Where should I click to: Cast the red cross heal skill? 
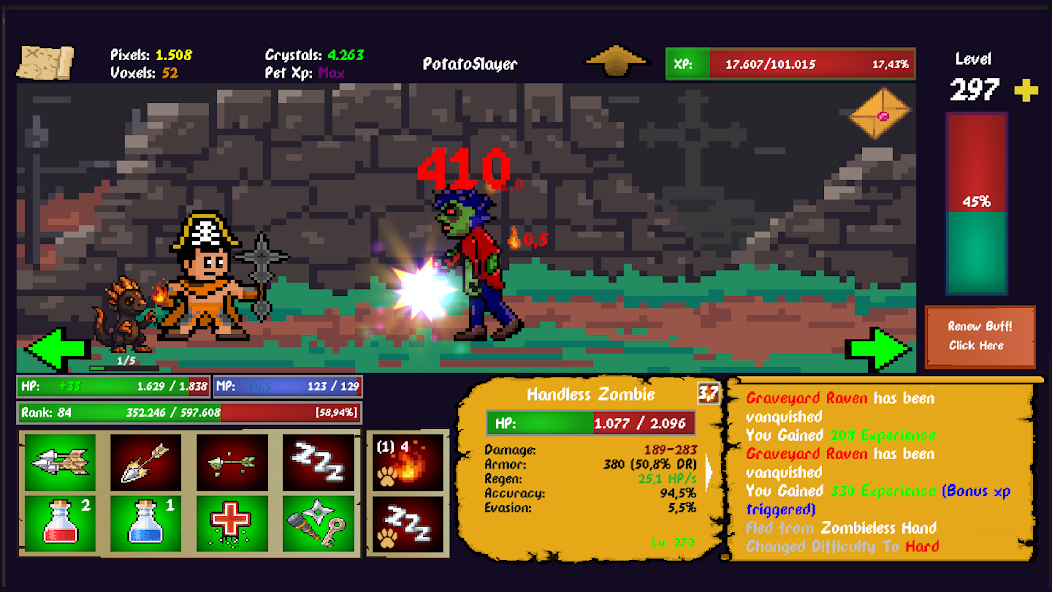[232, 522]
